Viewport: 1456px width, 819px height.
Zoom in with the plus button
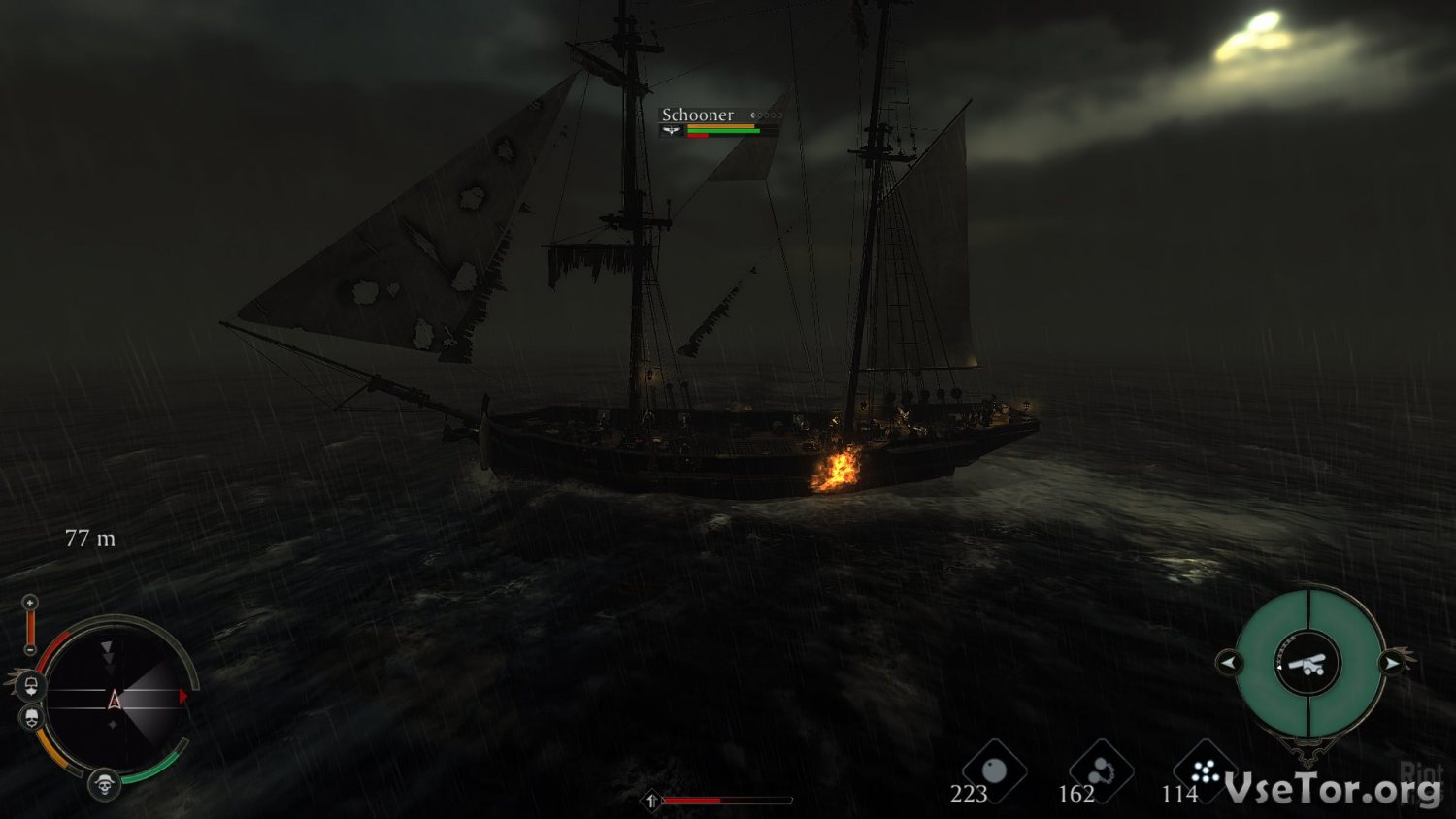(30, 603)
